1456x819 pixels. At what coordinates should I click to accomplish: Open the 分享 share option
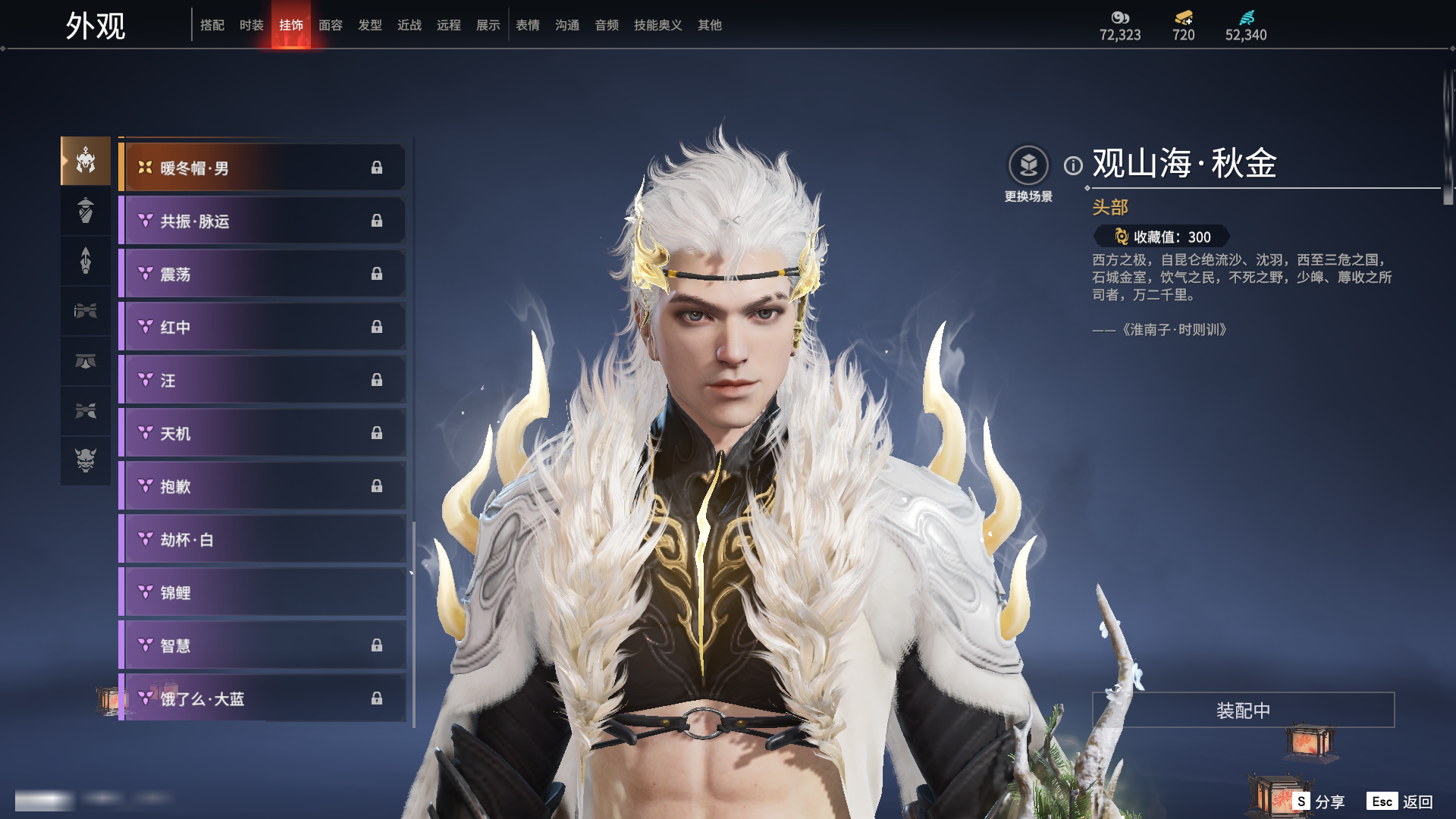pyautogui.click(x=1319, y=802)
